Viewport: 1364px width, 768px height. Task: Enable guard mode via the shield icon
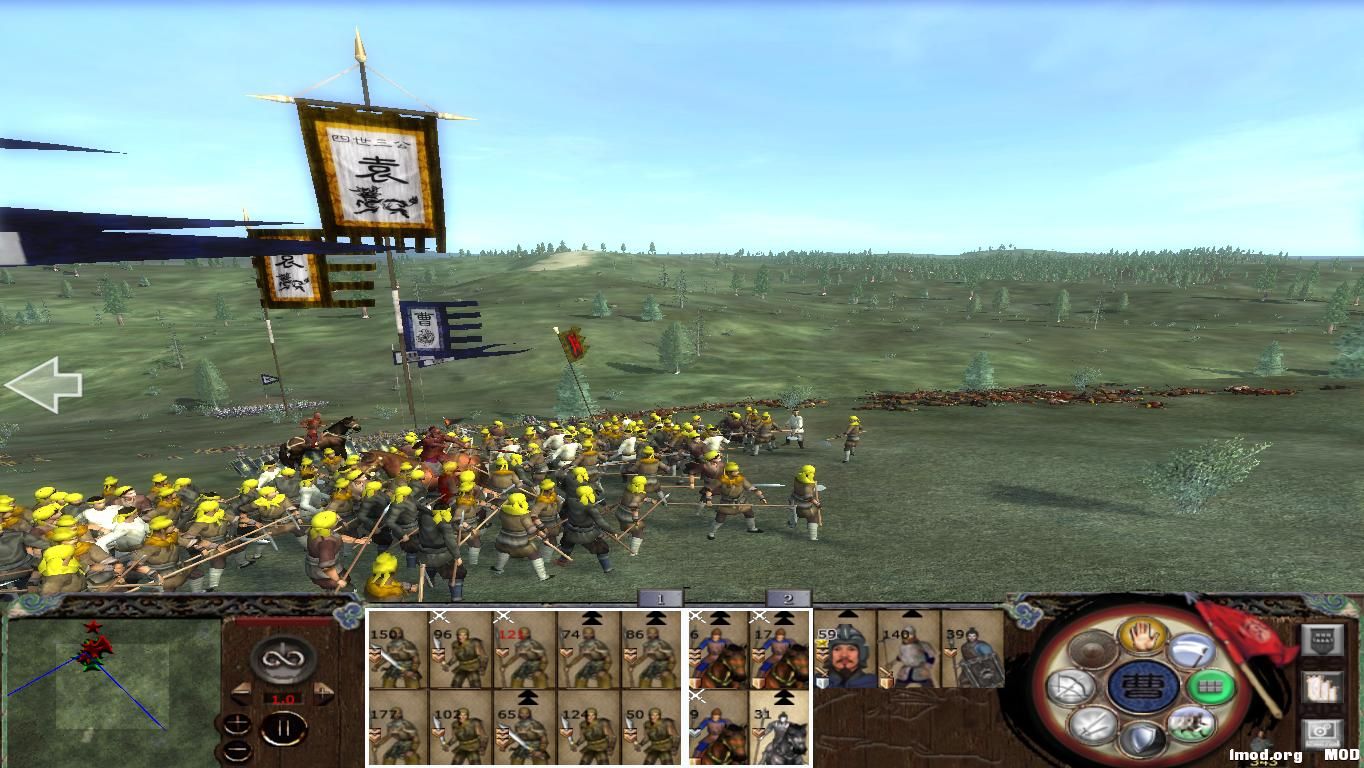click(x=1145, y=737)
